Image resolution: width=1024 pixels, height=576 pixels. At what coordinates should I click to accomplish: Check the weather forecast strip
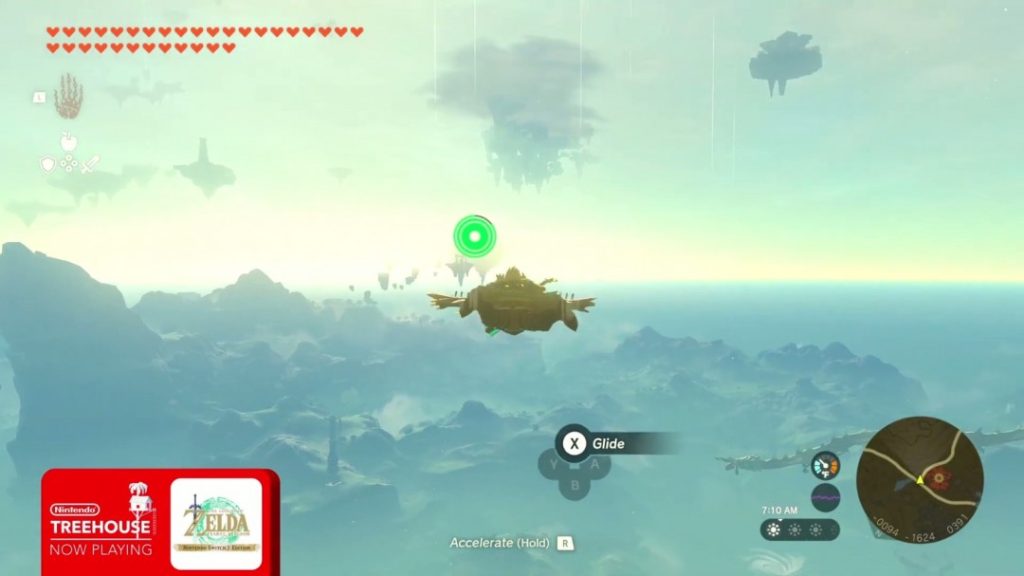[799, 530]
